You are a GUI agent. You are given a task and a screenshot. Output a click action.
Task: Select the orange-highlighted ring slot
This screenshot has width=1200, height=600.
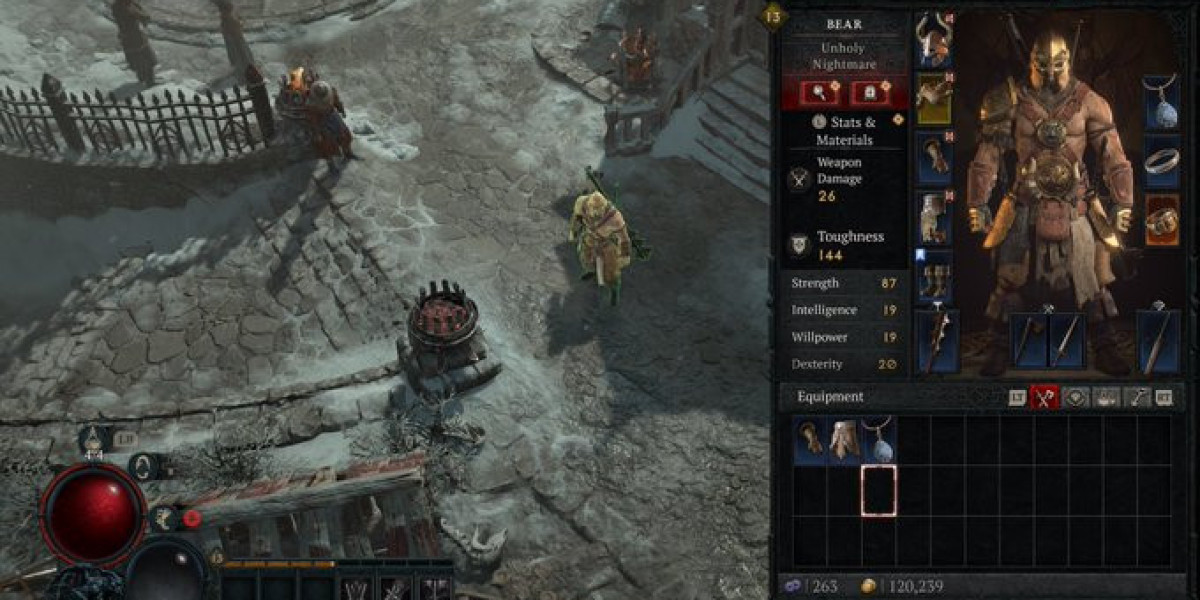click(x=1161, y=220)
